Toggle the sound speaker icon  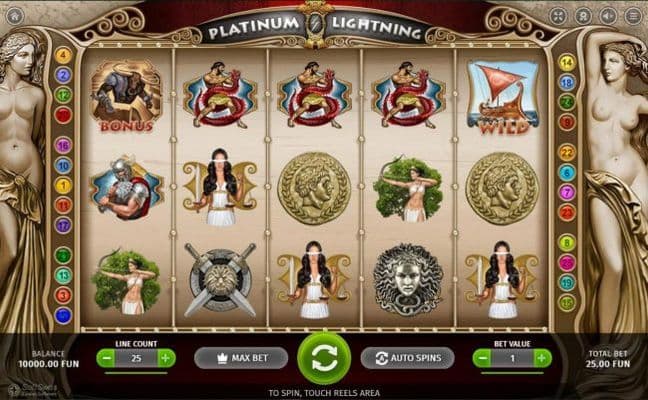coord(609,16)
